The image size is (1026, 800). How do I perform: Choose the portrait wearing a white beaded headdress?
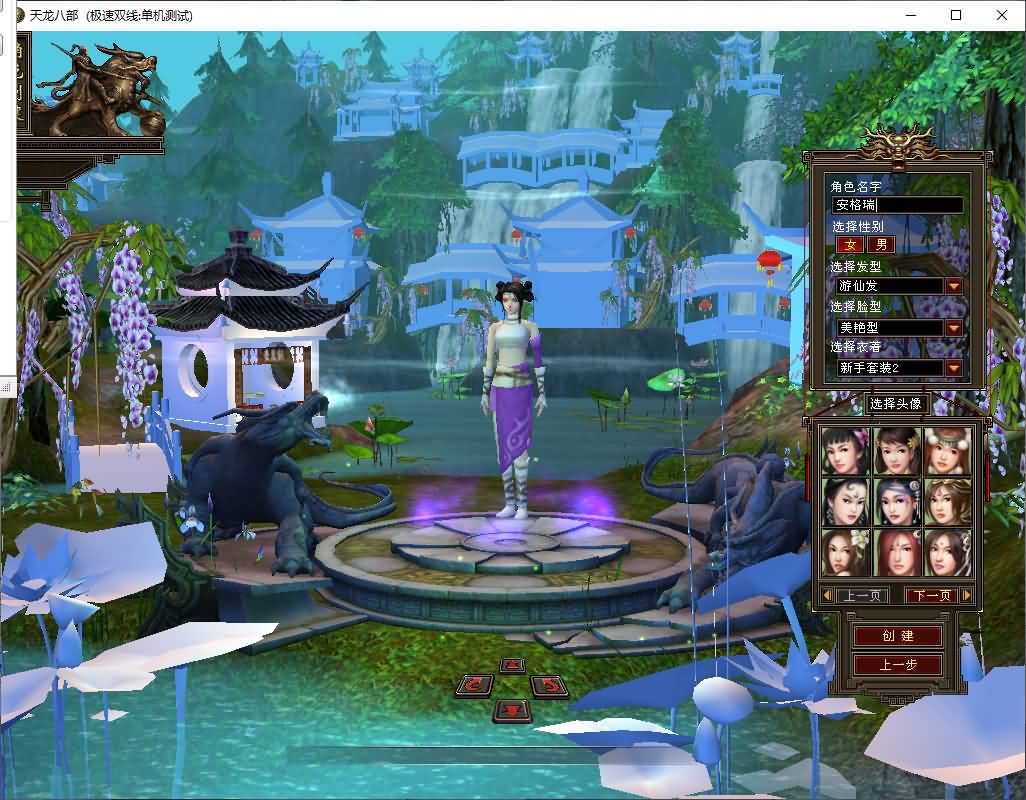pyautogui.click(x=946, y=451)
